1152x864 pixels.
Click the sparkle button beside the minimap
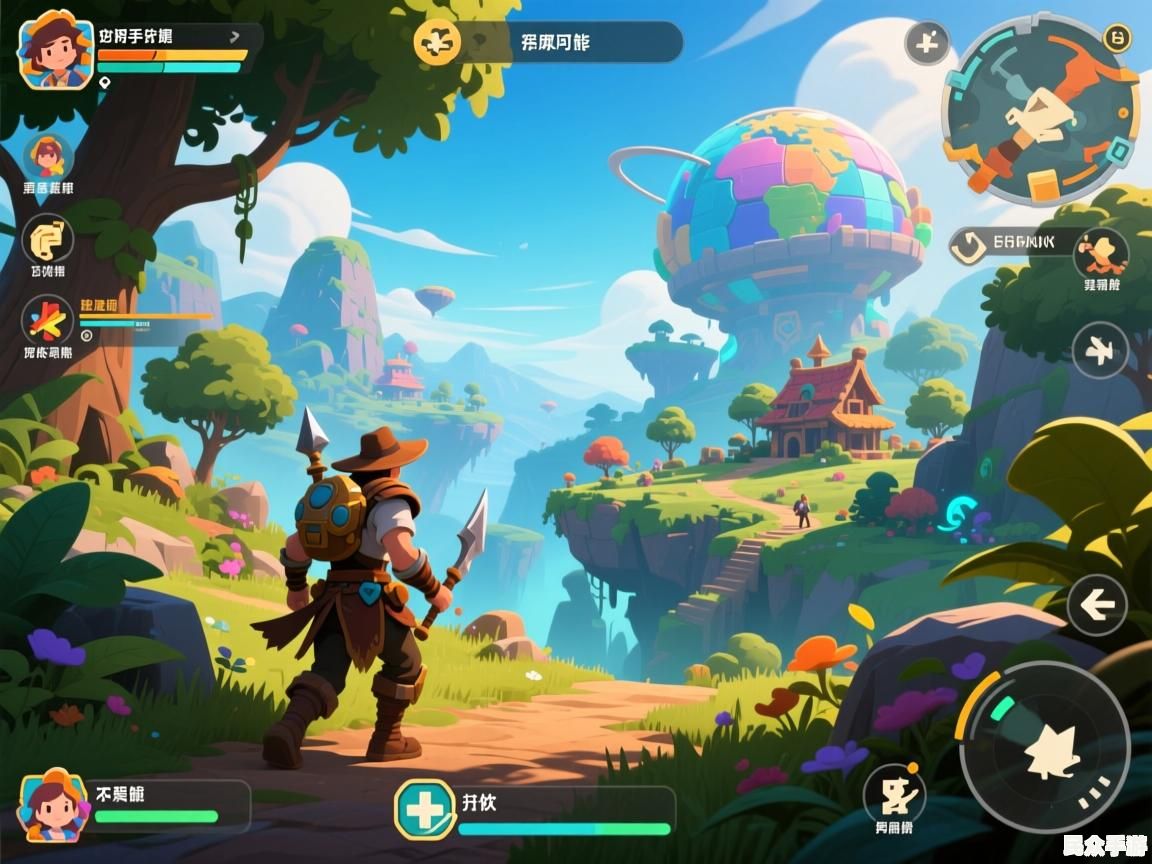(x=927, y=44)
